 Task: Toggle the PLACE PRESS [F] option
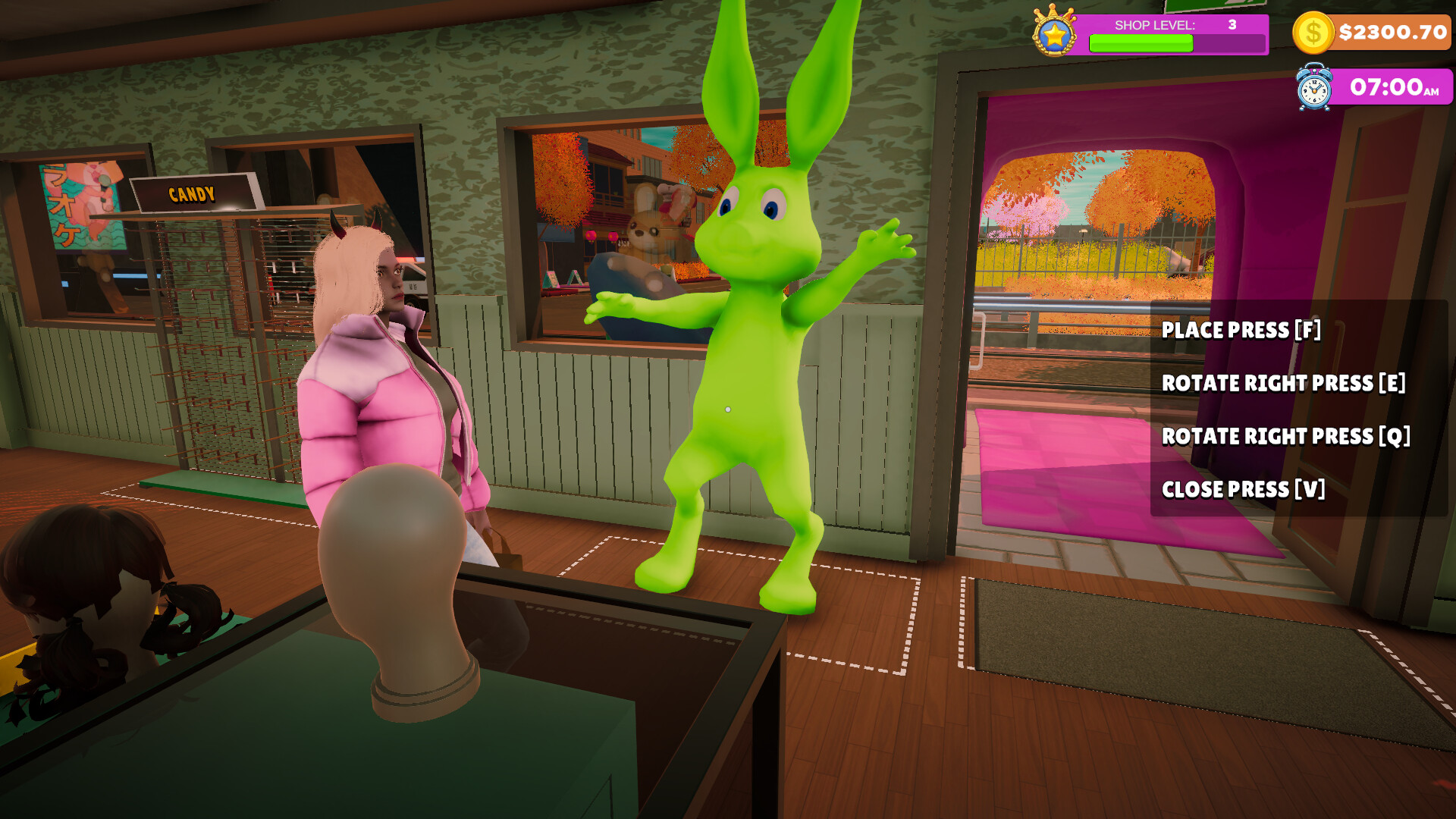click(x=1241, y=331)
